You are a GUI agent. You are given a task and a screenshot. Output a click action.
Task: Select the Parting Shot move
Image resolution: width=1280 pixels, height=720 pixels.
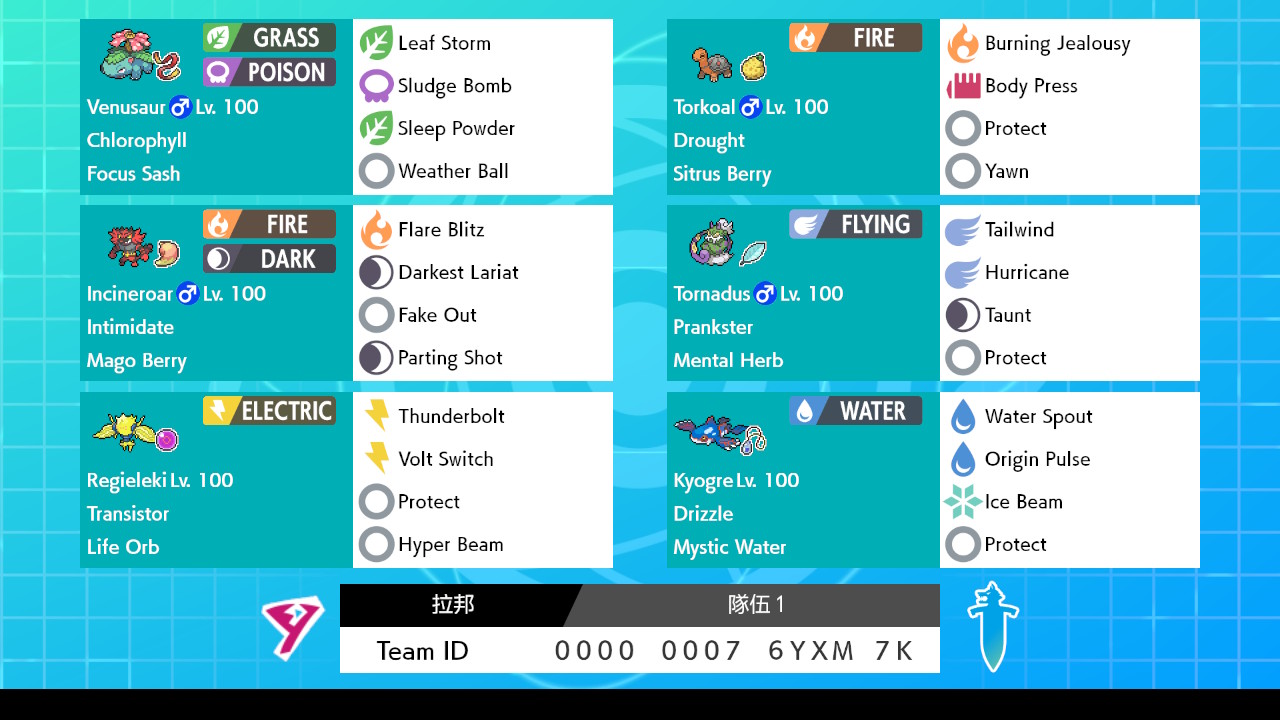click(449, 358)
